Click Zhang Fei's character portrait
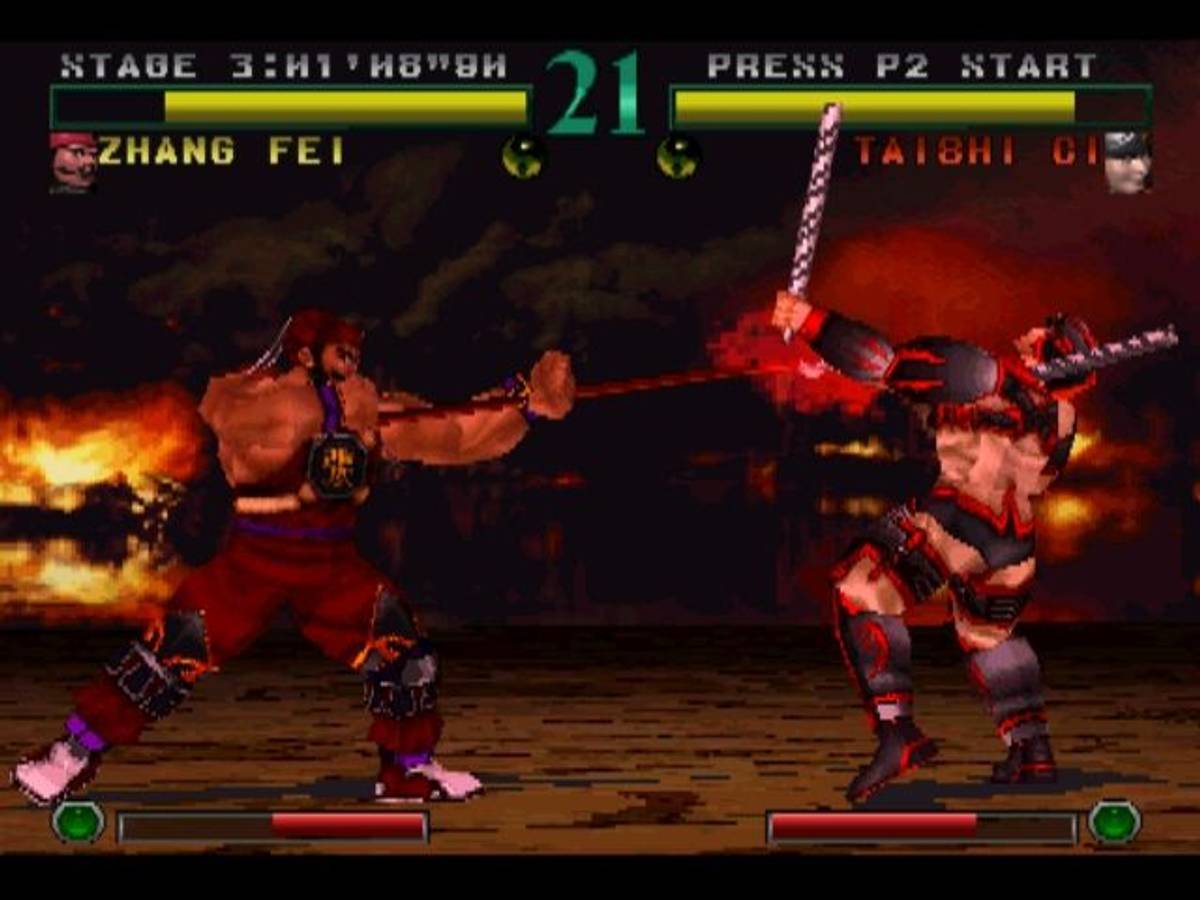Viewport: 1200px width, 900px height. 72,162
